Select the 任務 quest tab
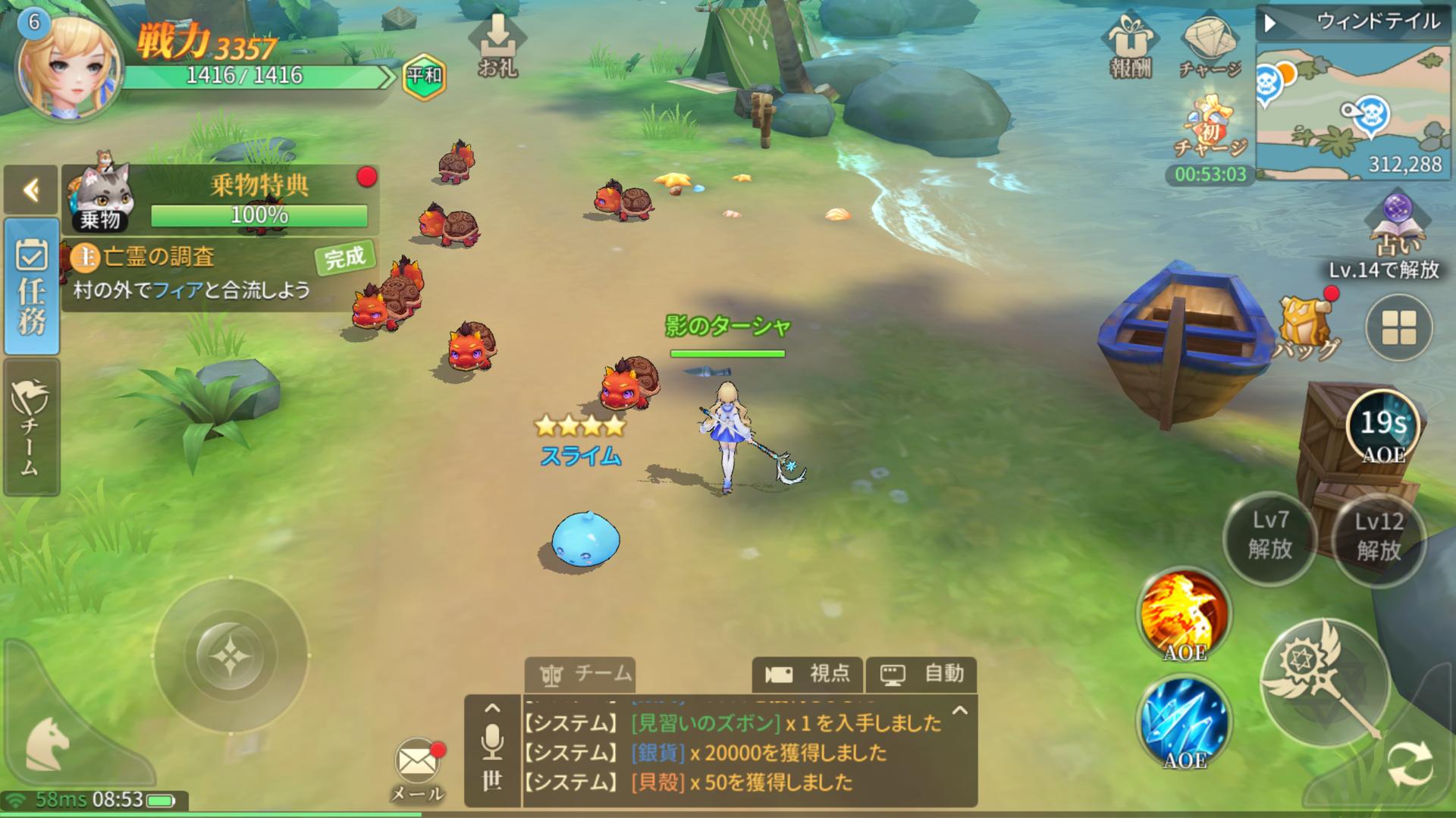The image size is (1456, 818). (x=31, y=287)
